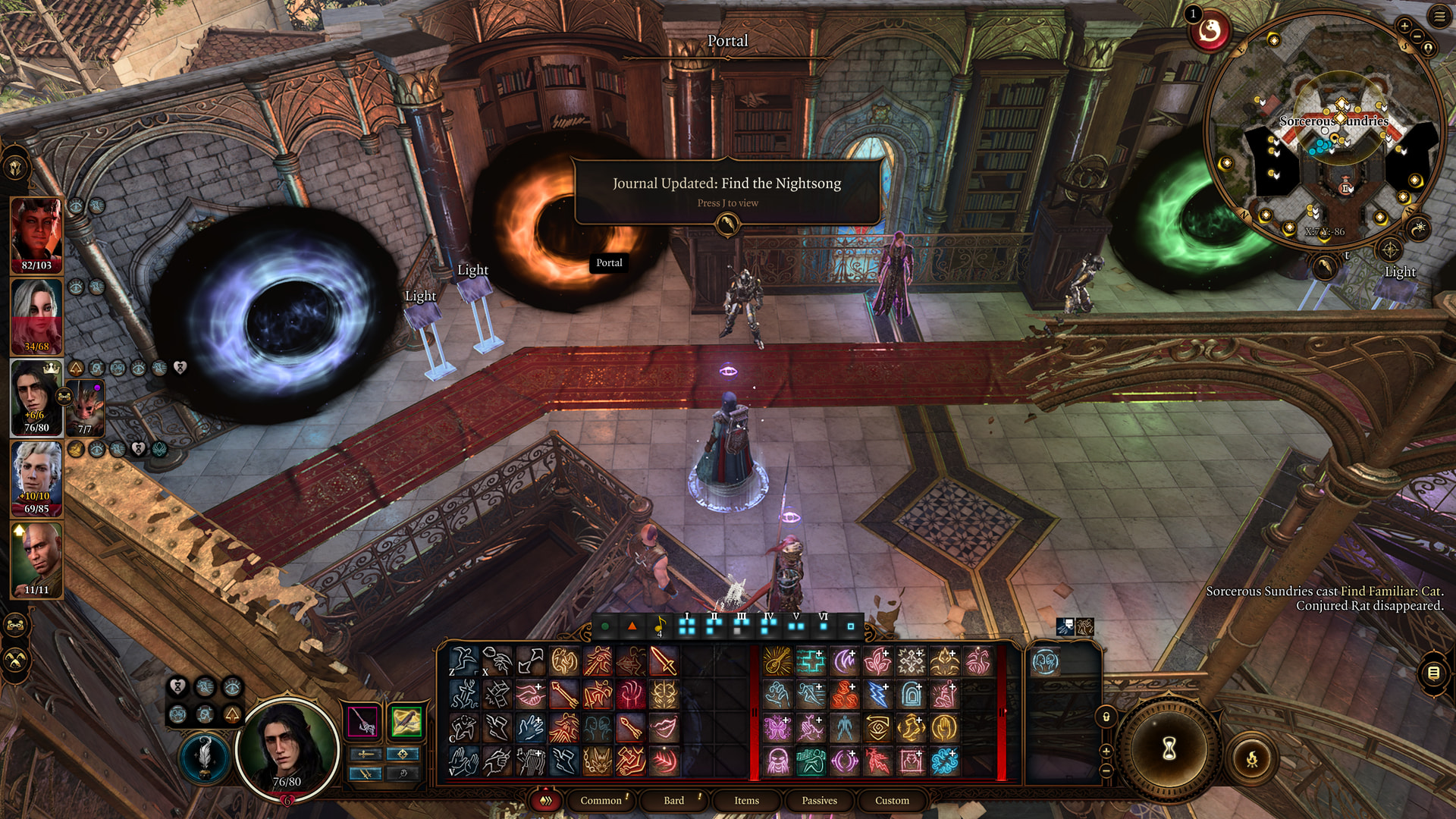Open the combat log button
Viewport: 1456px width, 819px height.
click(1433, 673)
